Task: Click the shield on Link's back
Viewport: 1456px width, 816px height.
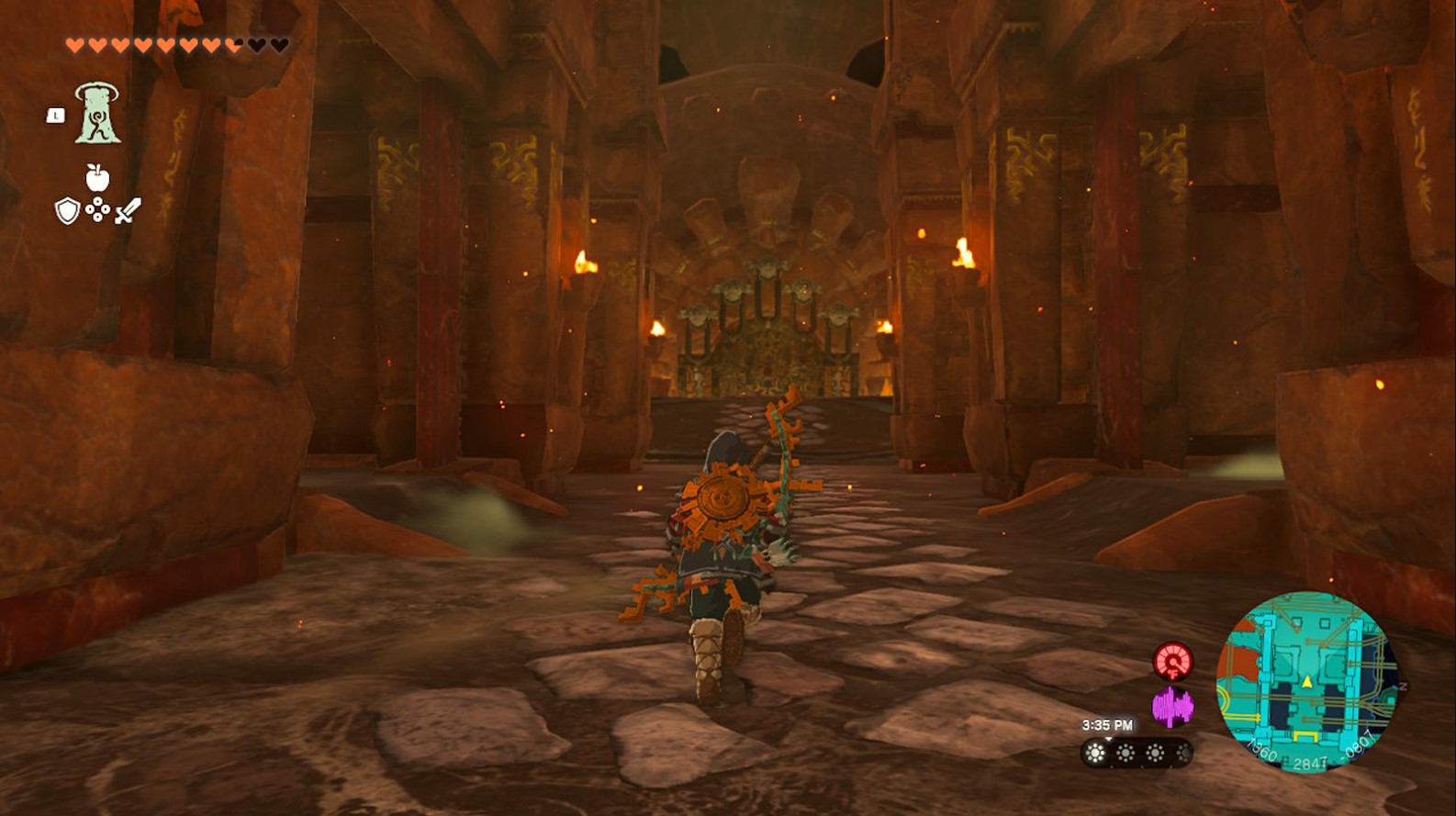Action: tap(722, 500)
